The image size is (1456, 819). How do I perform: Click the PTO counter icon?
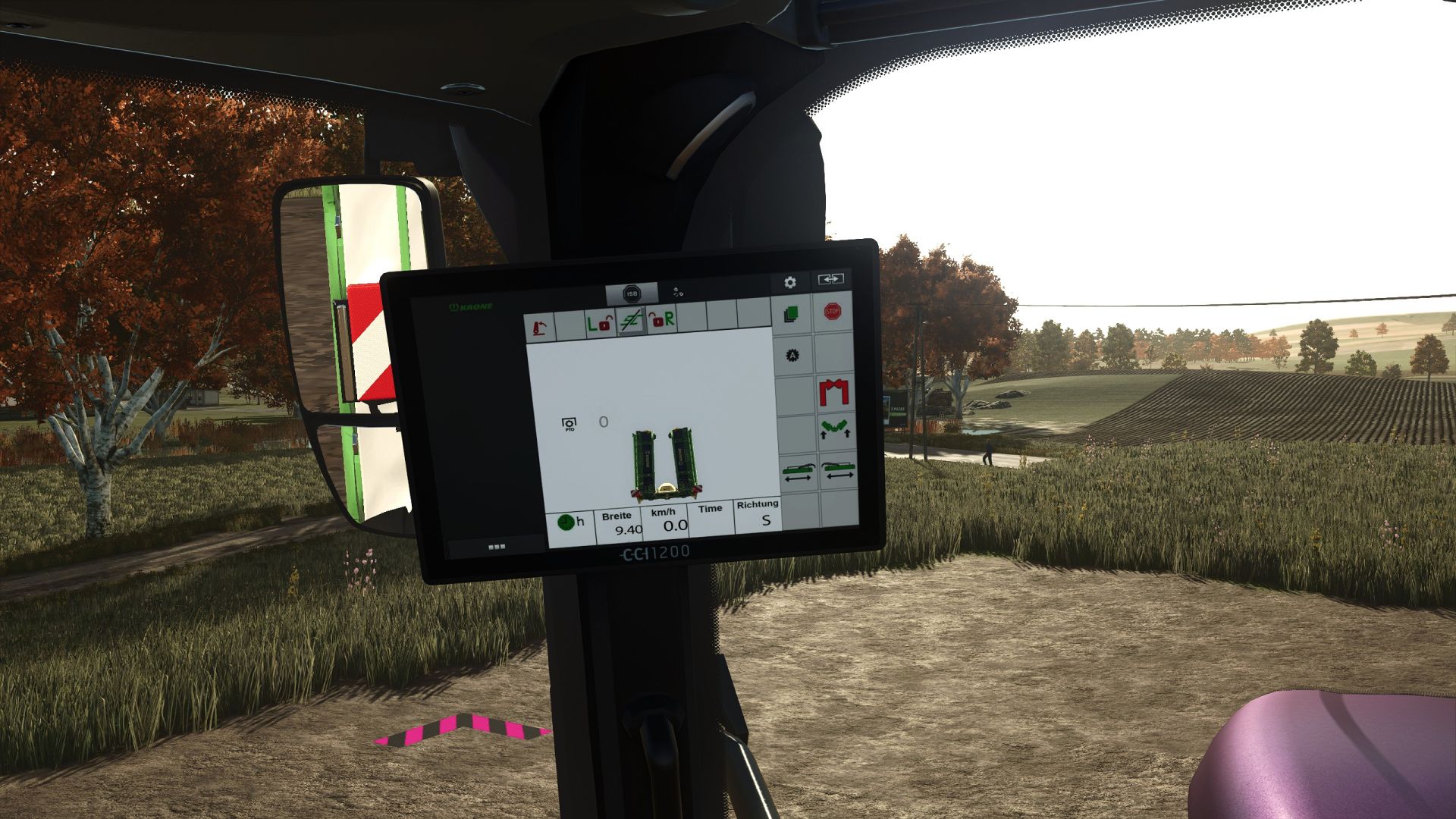569,423
